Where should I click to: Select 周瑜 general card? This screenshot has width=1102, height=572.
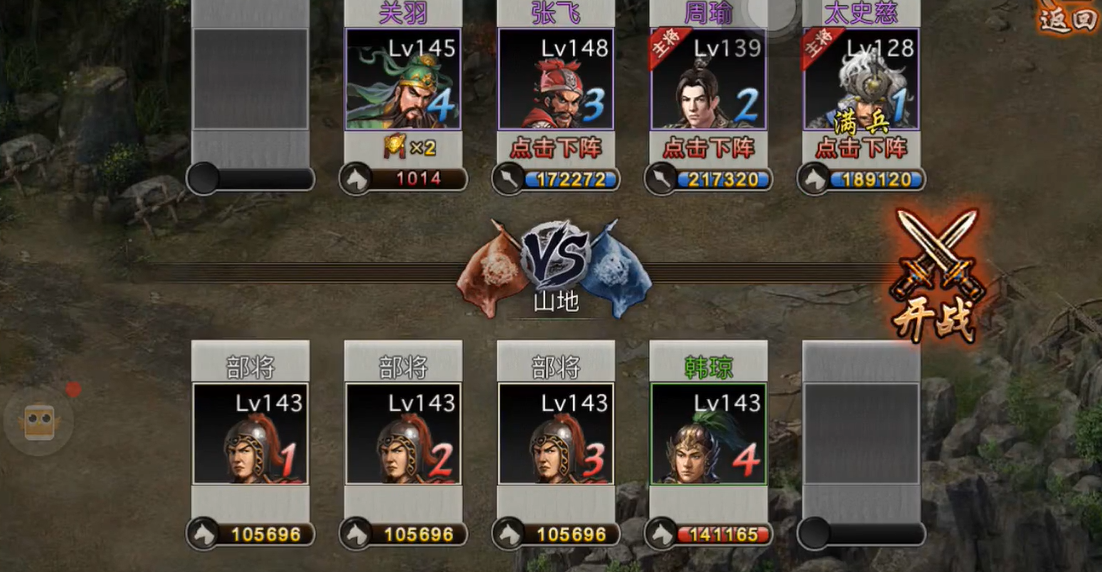tap(708, 80)
